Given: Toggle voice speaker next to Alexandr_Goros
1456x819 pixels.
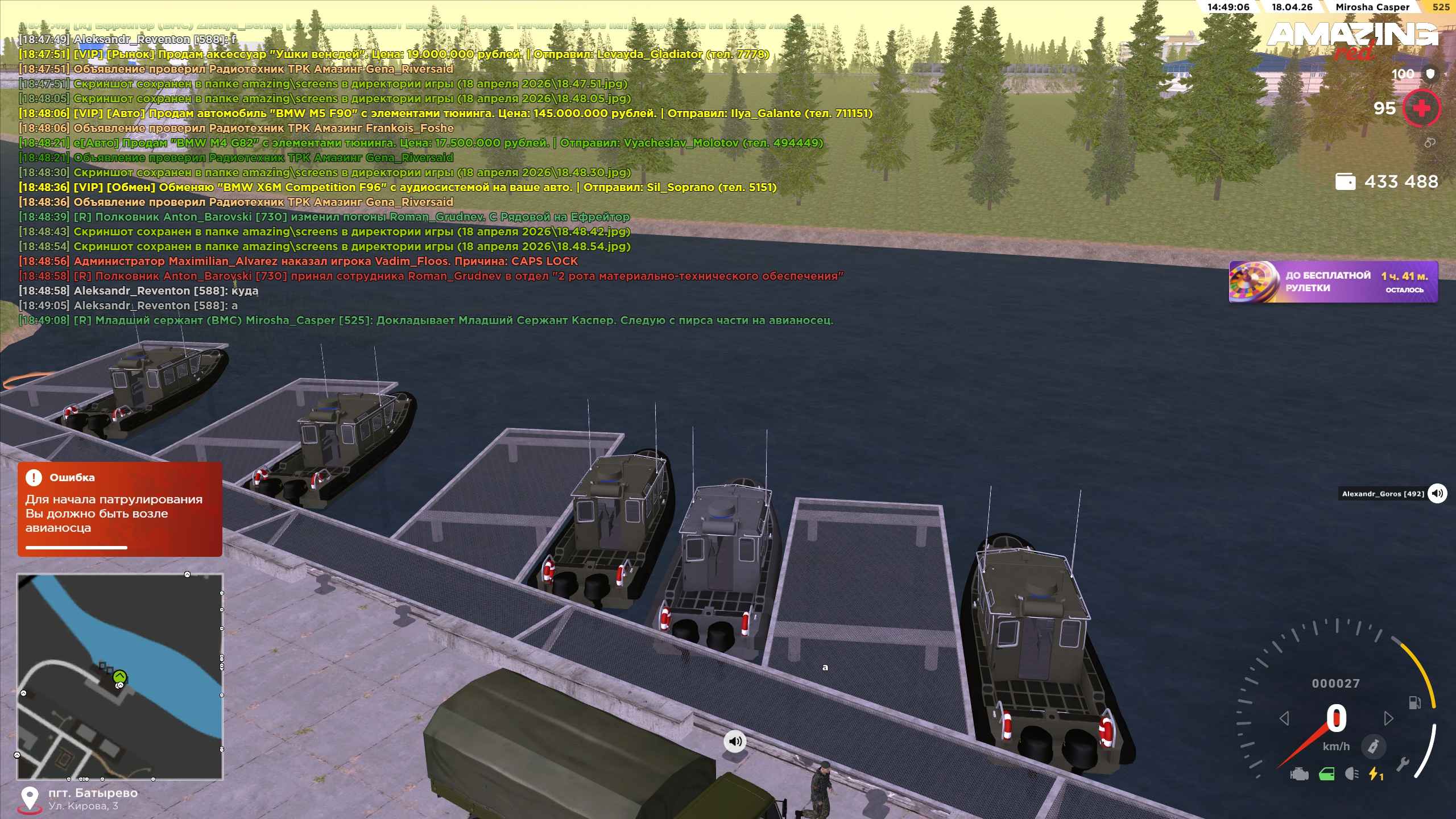Looking at the screenshot, I should pos(1437,493).
